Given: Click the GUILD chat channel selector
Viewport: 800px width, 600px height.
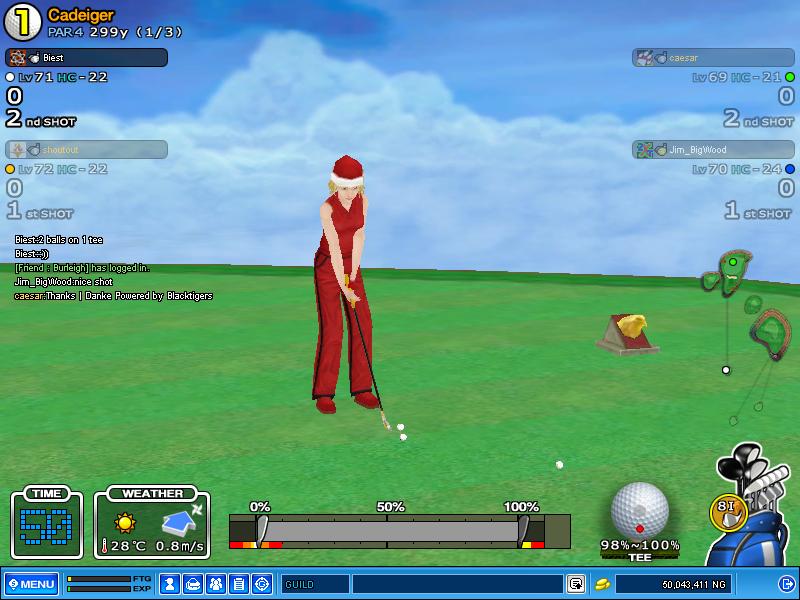Looking at the screenshot, I should tap(314, 584).
